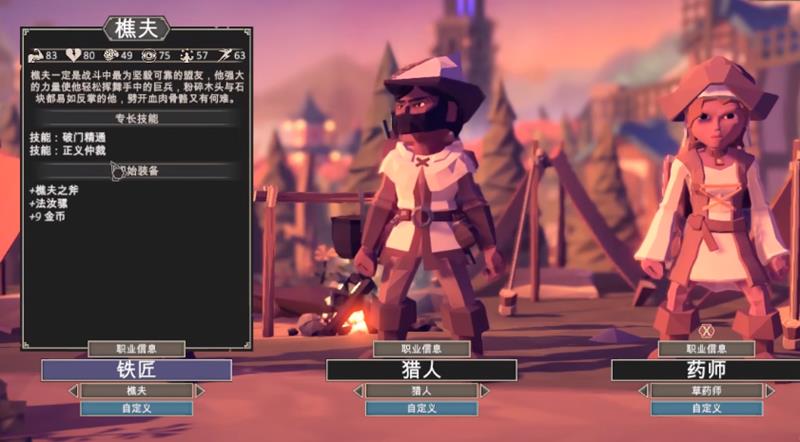
Task: Select the 猎人 character name field
Action: 421,370
